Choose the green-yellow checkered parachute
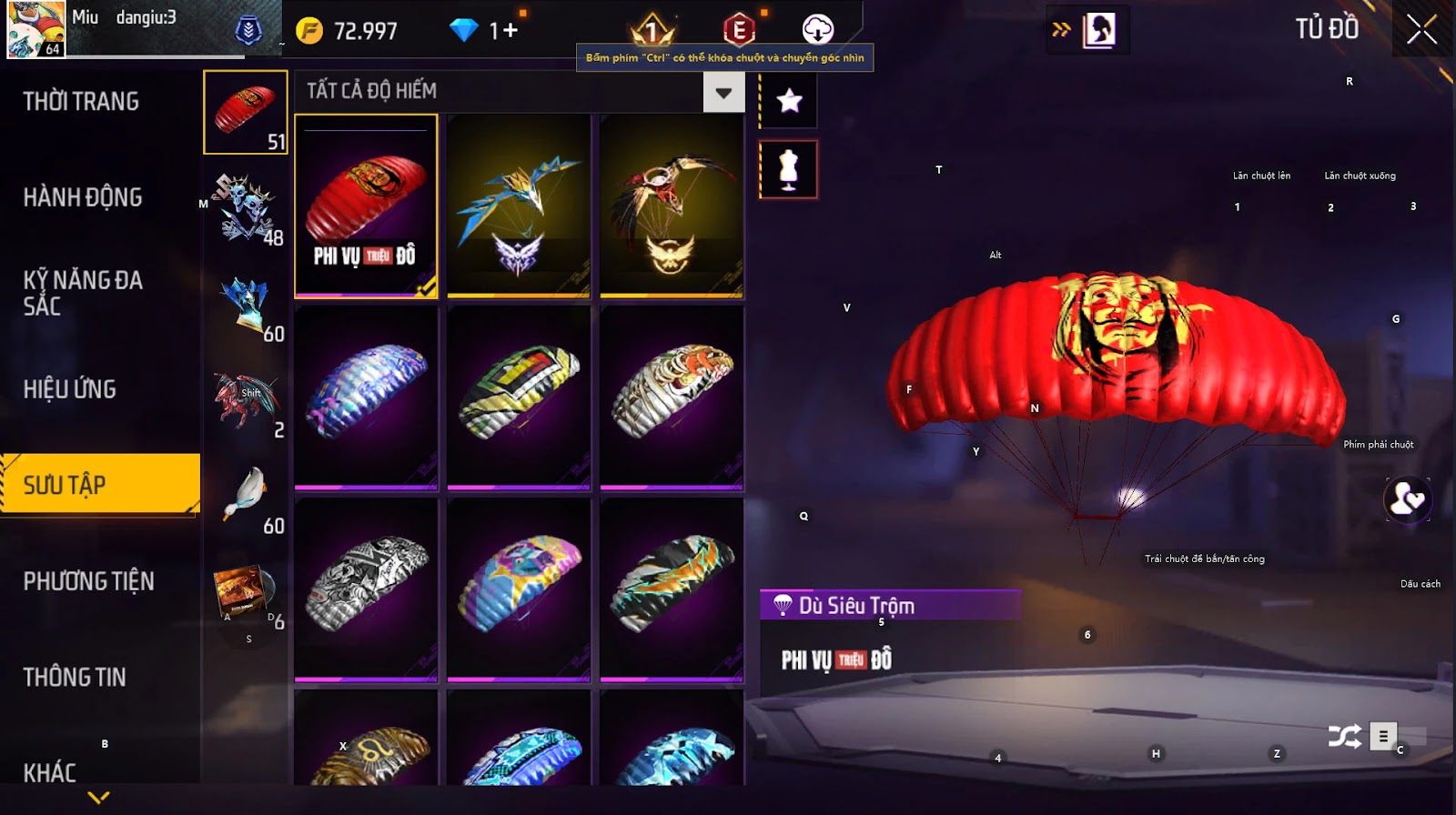1456x815 pixels. tap(519, 397)
